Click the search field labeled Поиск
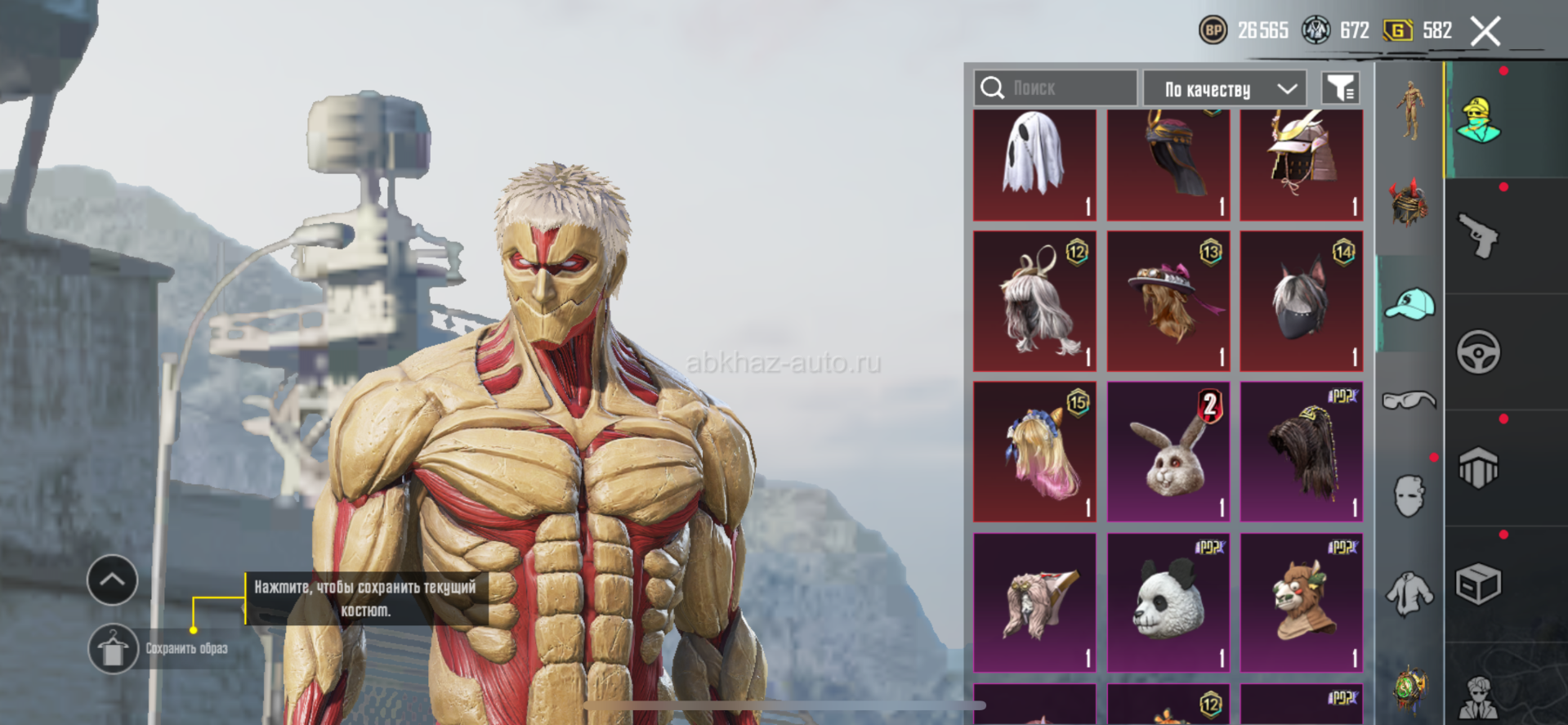The width and height of the screenshot is (1568, 725). pos(1054,88)
